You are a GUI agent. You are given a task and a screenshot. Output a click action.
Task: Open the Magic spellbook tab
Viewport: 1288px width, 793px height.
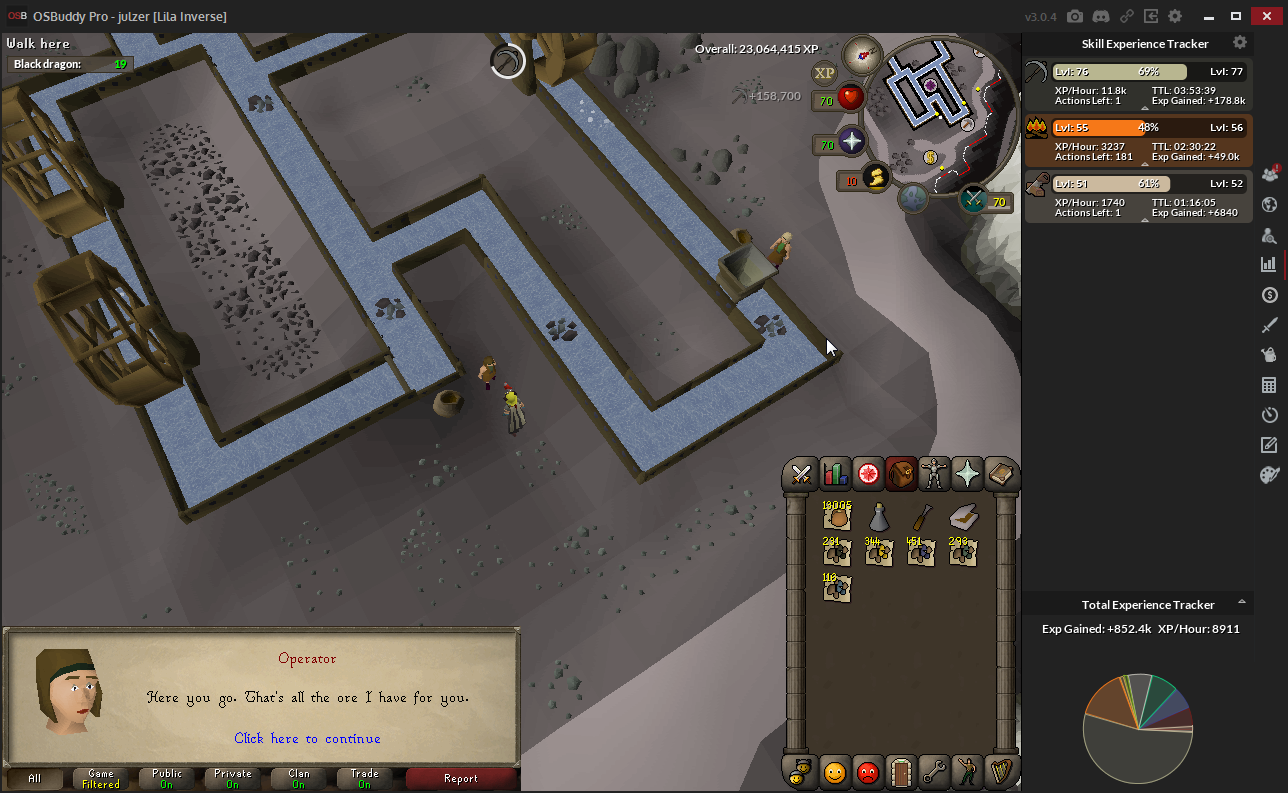1000,474
